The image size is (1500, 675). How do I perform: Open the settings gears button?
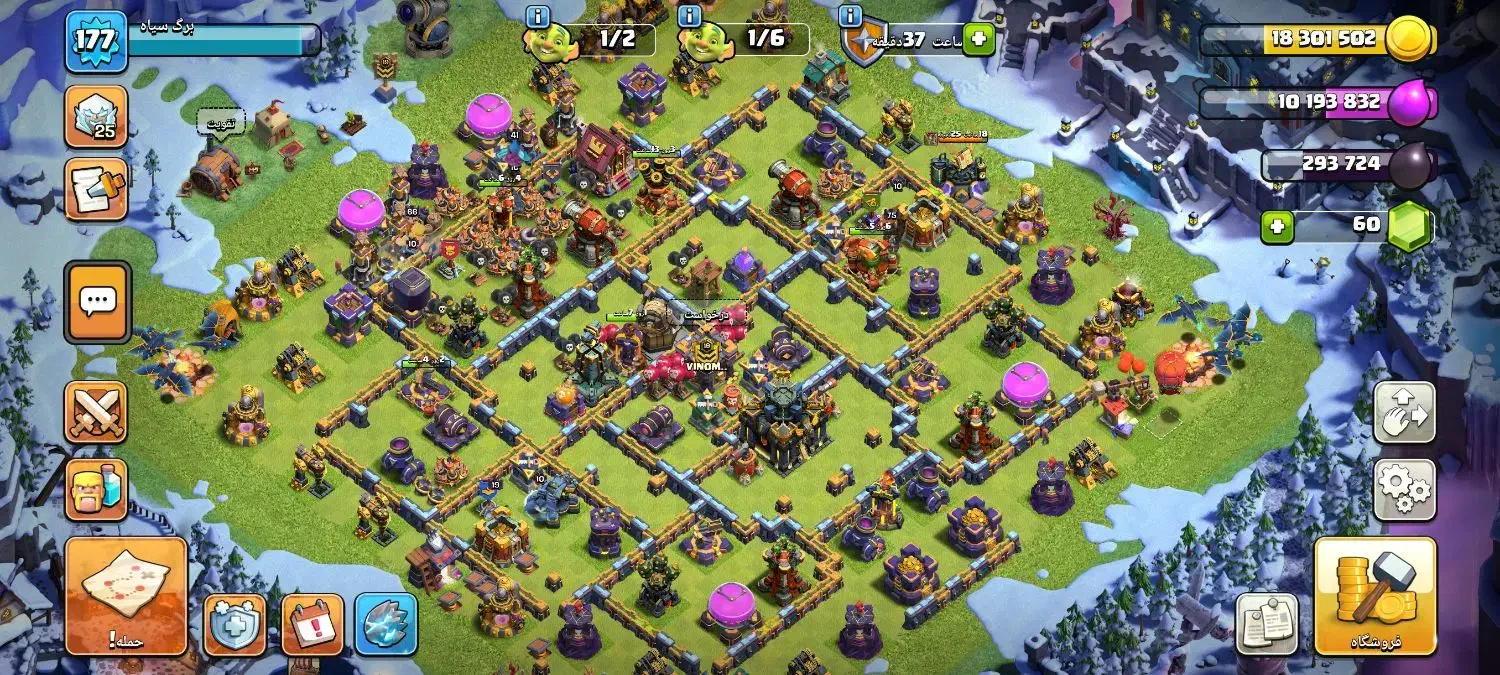pyautogui.click(x=1404, y=489)
